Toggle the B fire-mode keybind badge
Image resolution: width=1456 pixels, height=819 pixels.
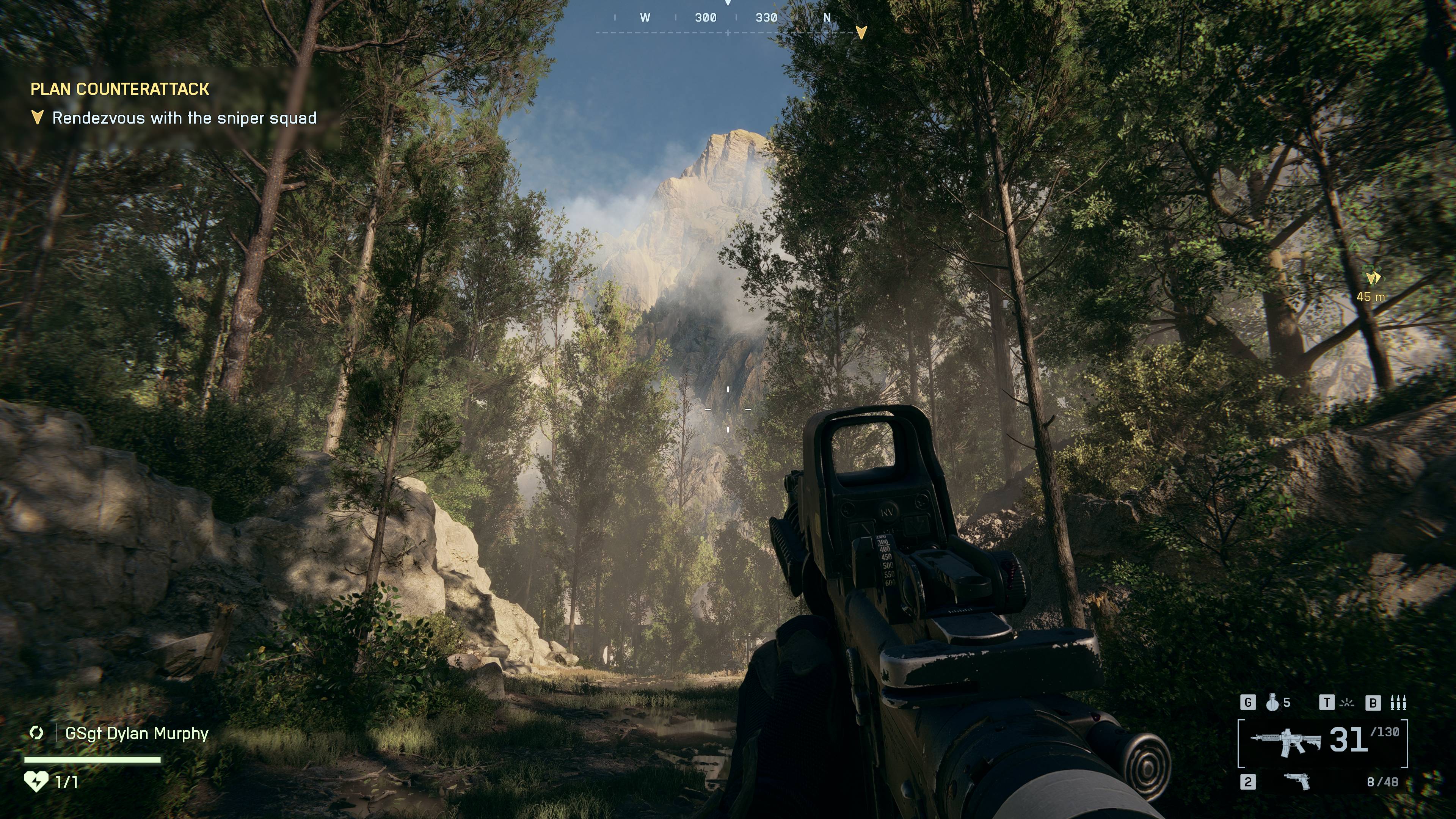(x=1373, y=703)
